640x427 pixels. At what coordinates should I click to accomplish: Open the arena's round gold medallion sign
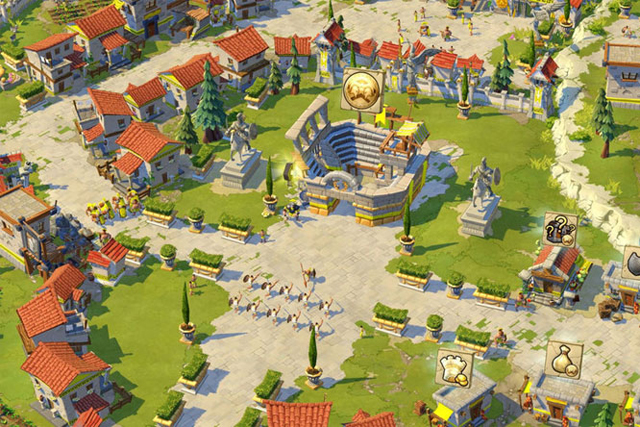pos(361,91)
